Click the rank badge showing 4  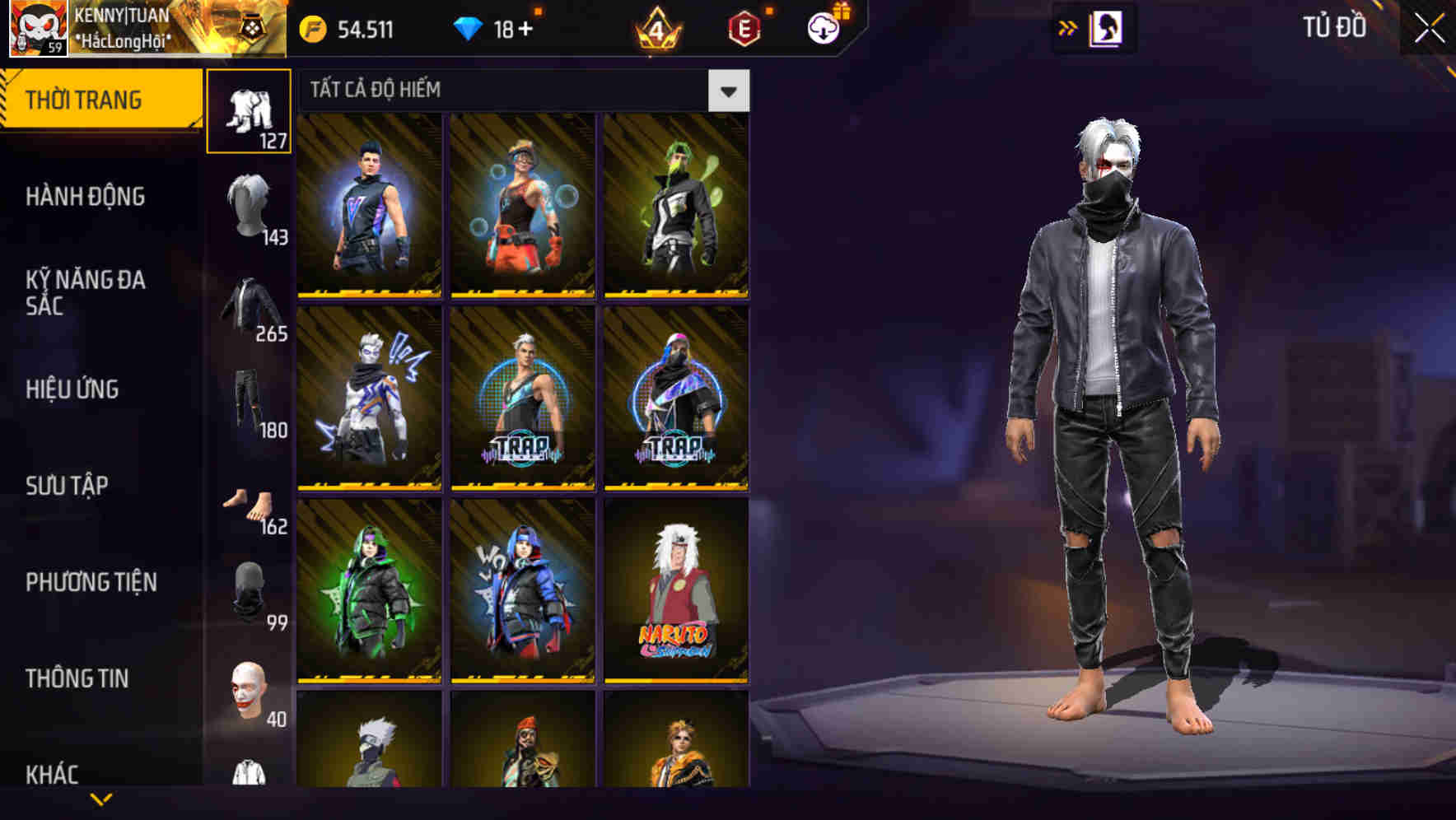click(656, 30)
